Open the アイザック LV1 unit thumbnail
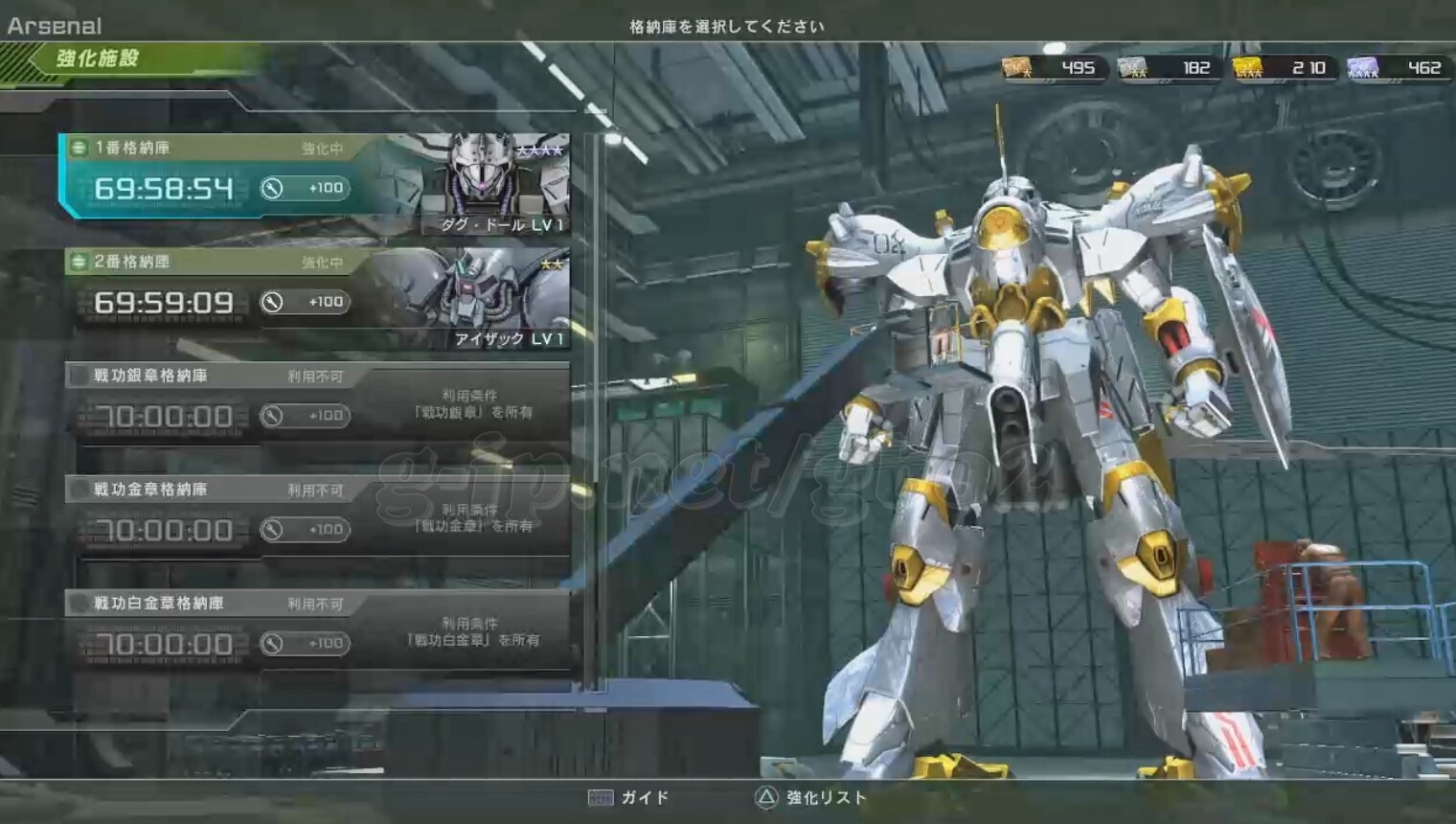This screenshot has width=1456, height=824. tap(498, 297)
